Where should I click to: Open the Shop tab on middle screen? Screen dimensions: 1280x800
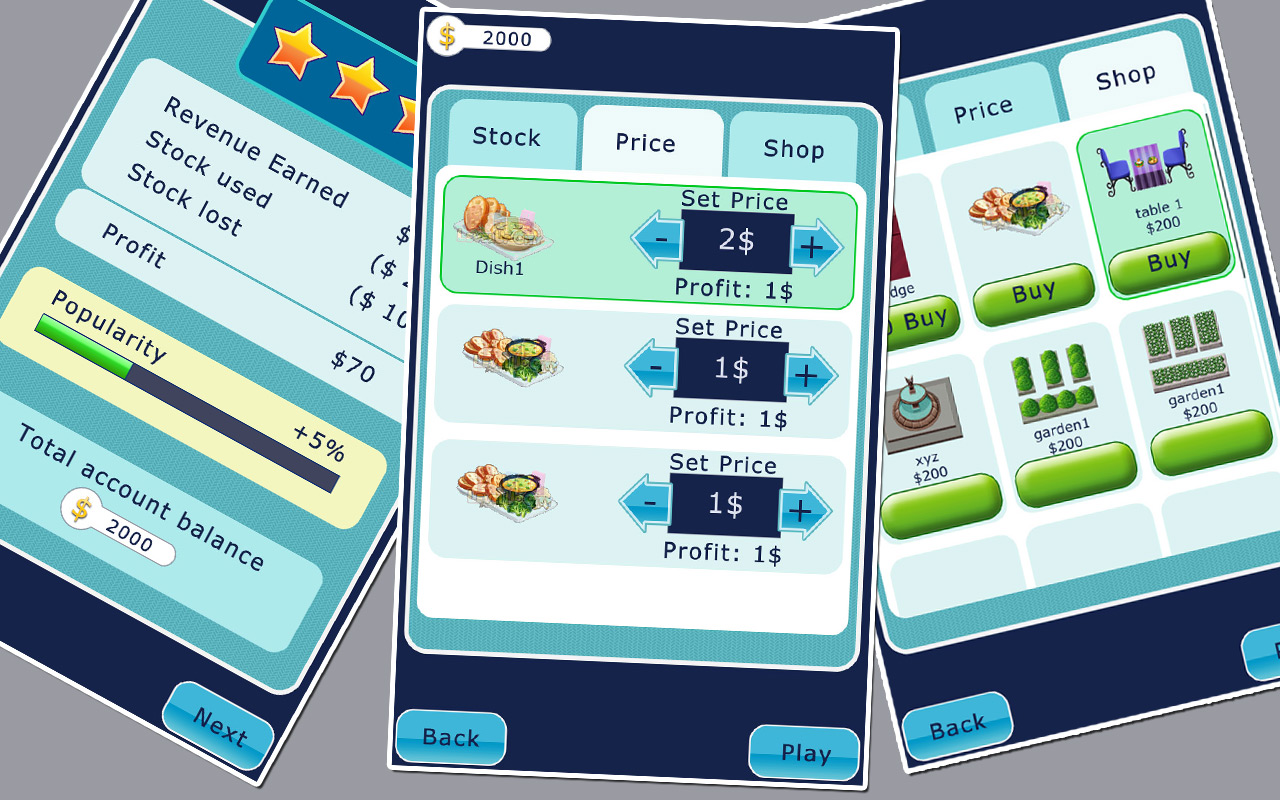click(x=795, y=148)
